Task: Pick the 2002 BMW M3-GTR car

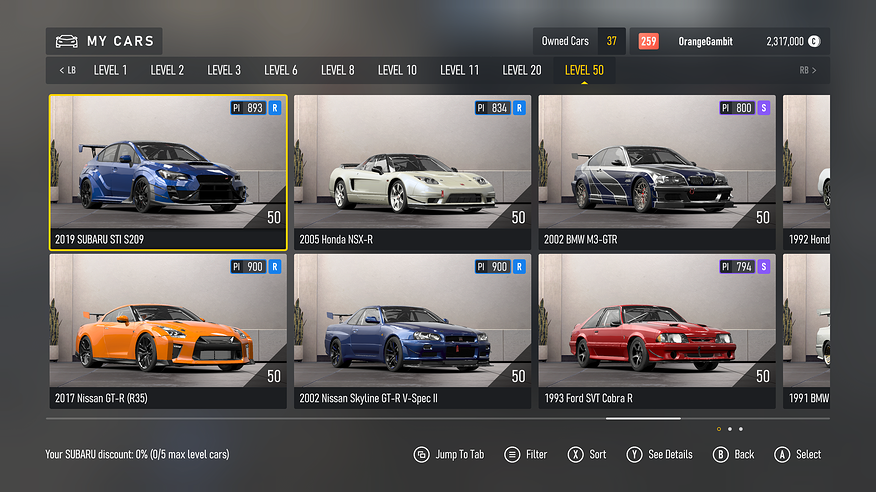Action: click(657, 172)
